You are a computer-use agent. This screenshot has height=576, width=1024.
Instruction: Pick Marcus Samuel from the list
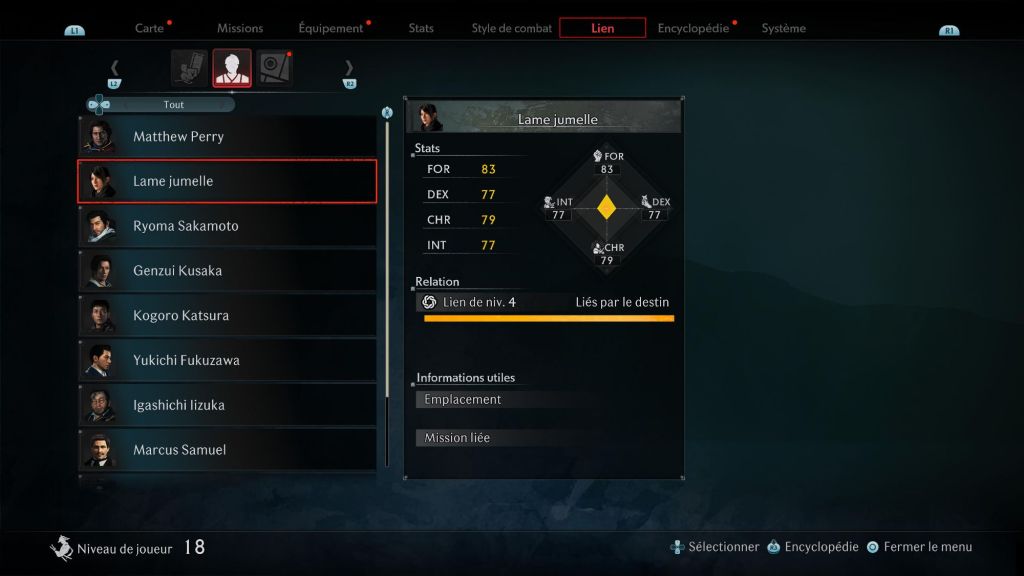[227, 450]
